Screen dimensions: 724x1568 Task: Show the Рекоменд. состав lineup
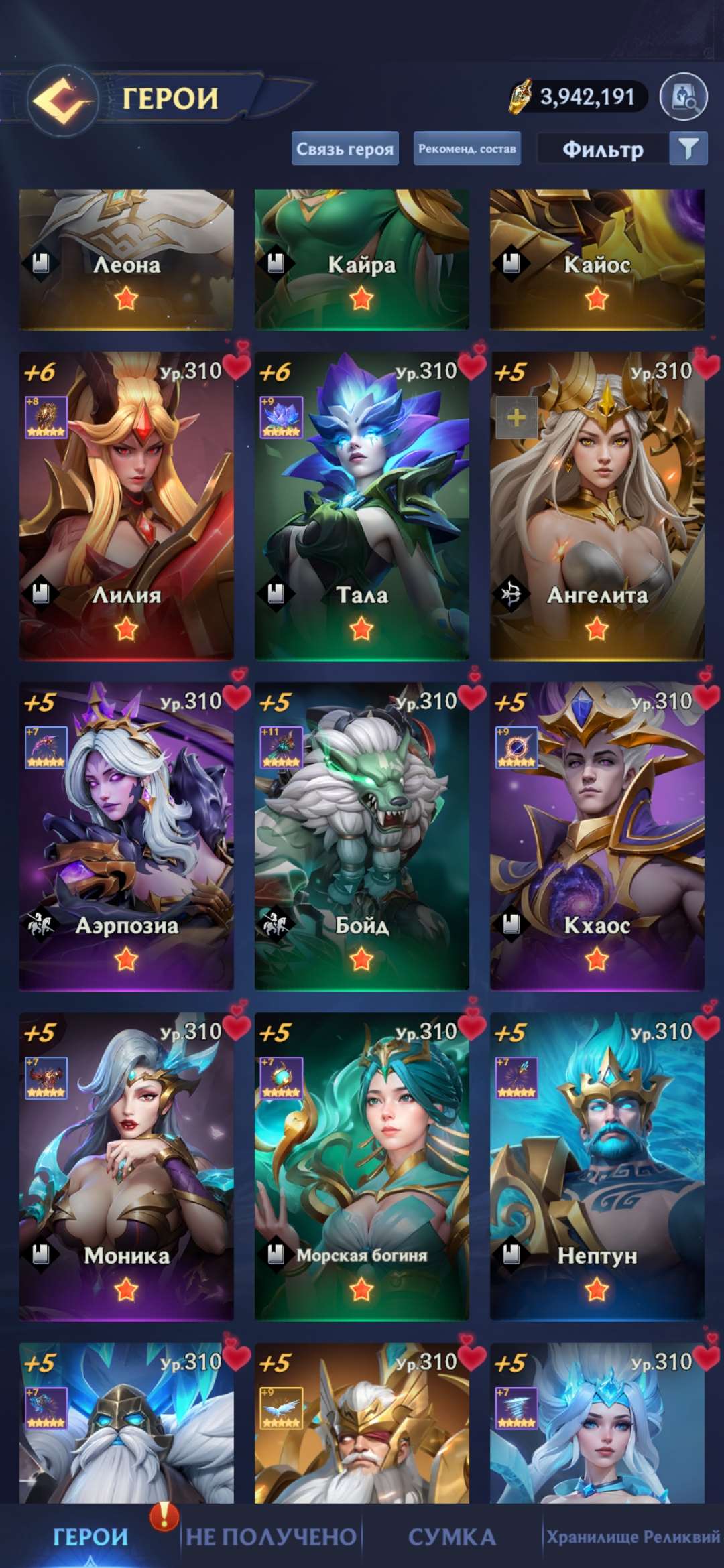pyautogui.click(x=467, y=149)
